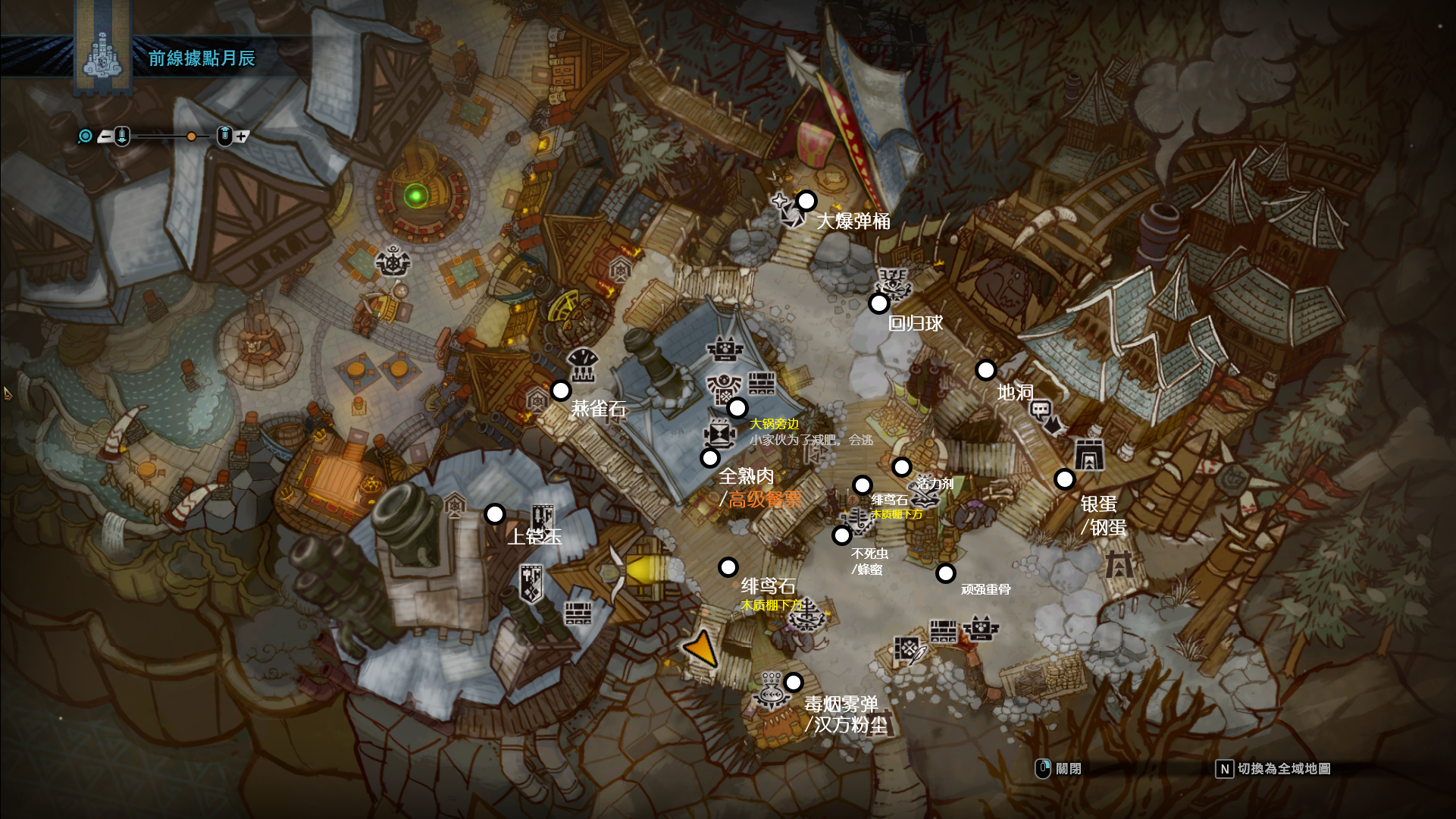Click the blue magnifier zoom icon

coord(85,136)
